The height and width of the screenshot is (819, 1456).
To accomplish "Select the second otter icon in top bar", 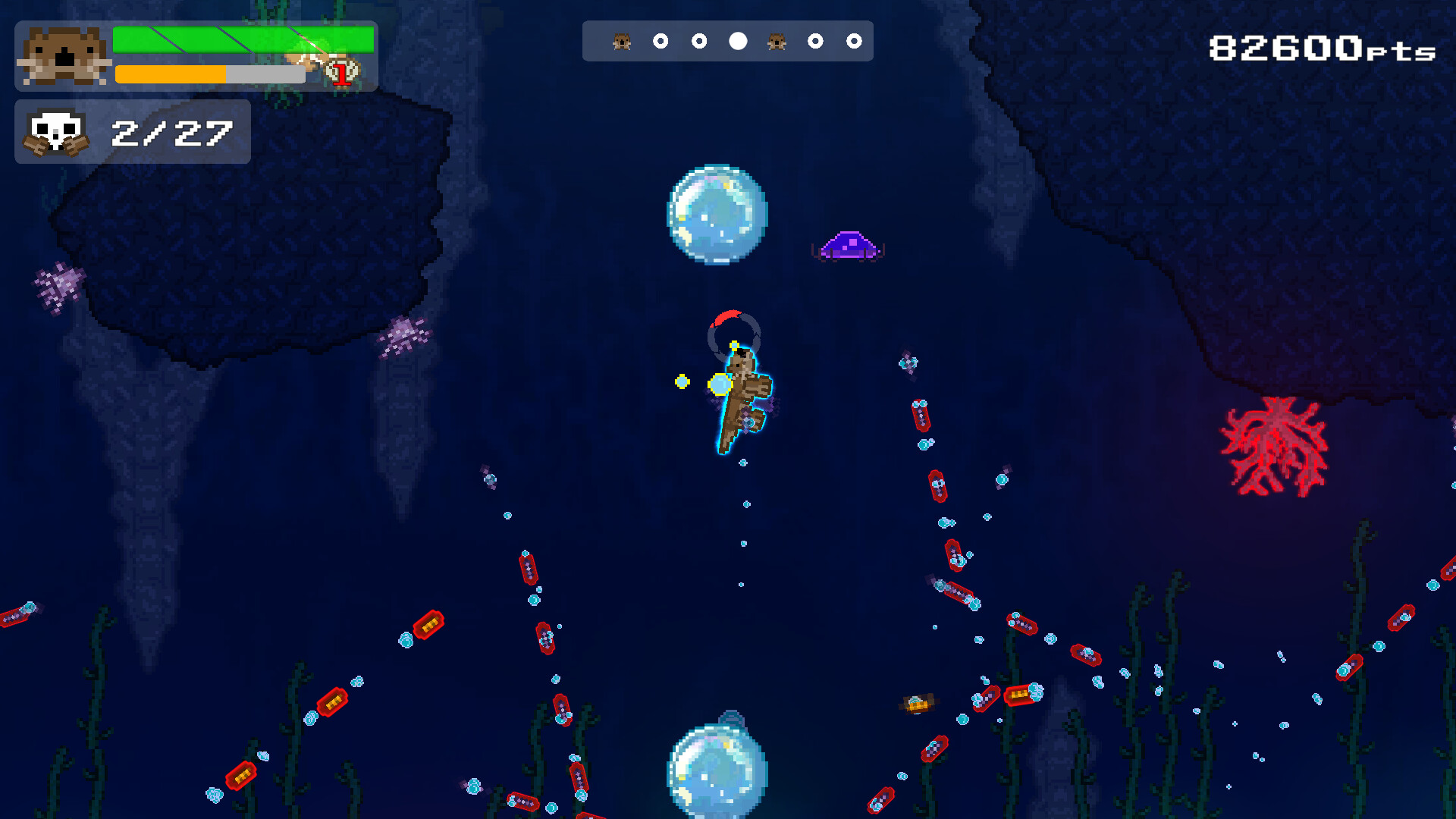I will (x=777, y=41).
